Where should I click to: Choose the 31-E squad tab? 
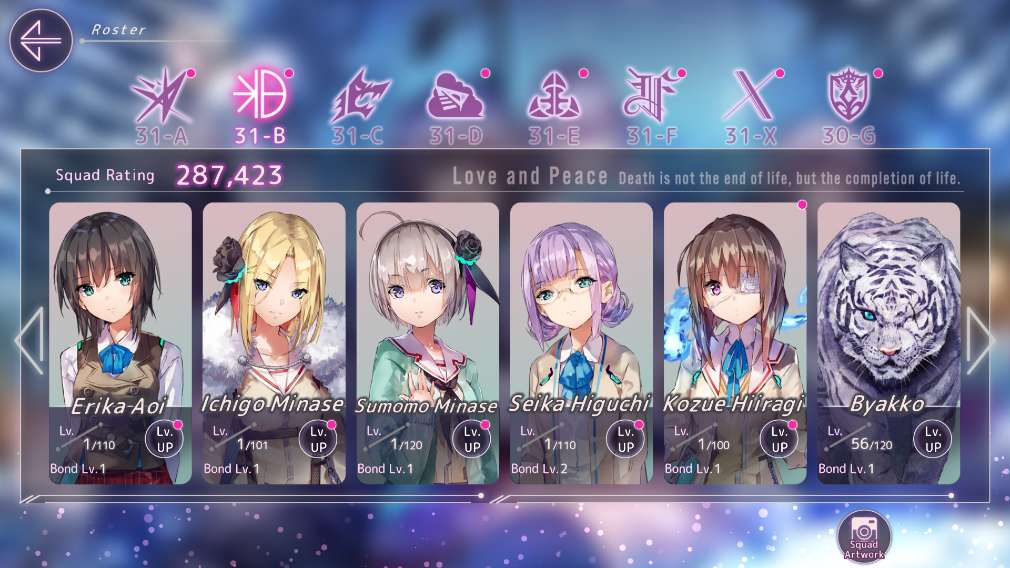coord(555,103)
